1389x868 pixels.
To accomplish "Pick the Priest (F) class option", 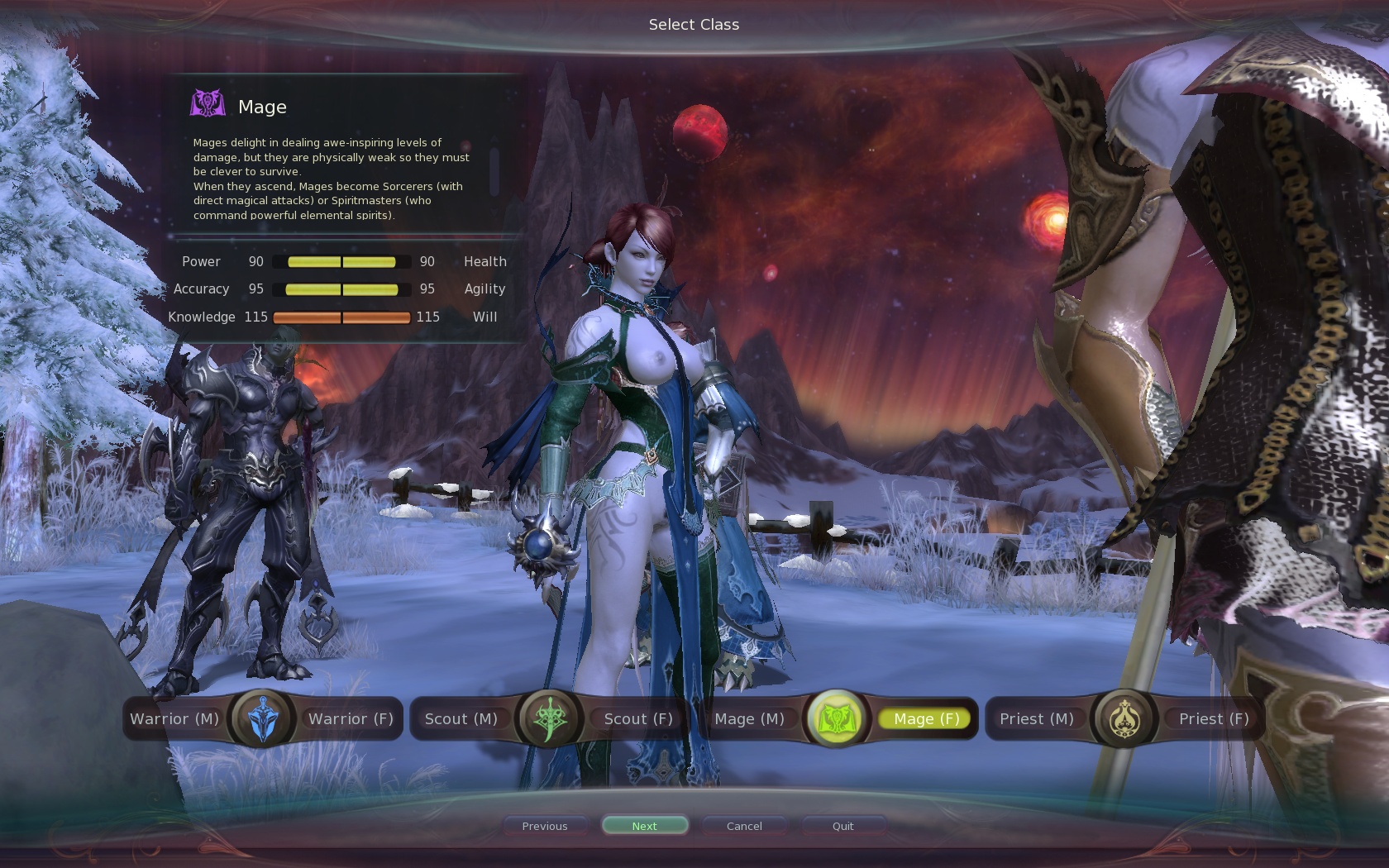I will [1213, 719].
